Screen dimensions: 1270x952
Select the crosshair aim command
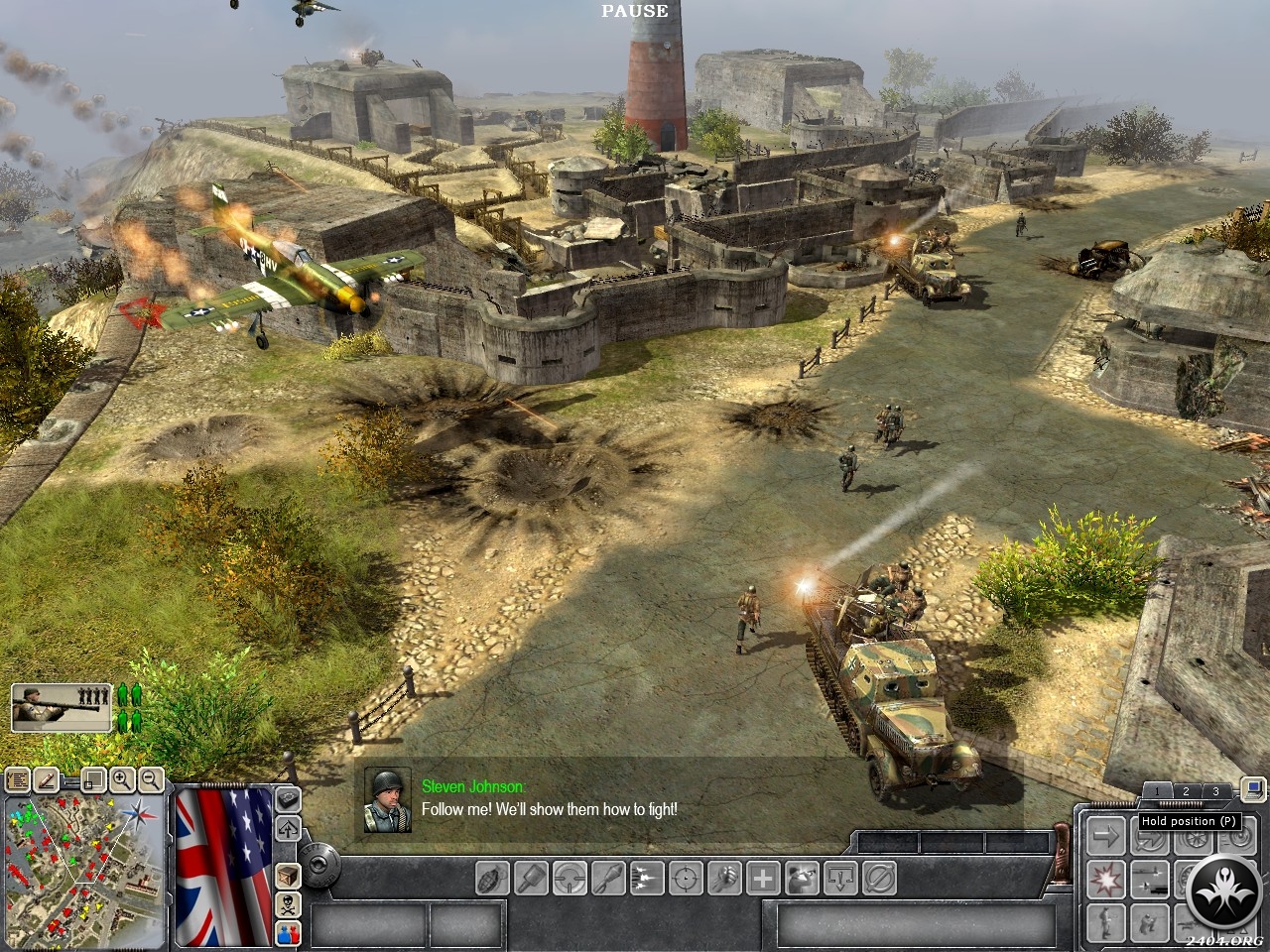pos(686,878)
